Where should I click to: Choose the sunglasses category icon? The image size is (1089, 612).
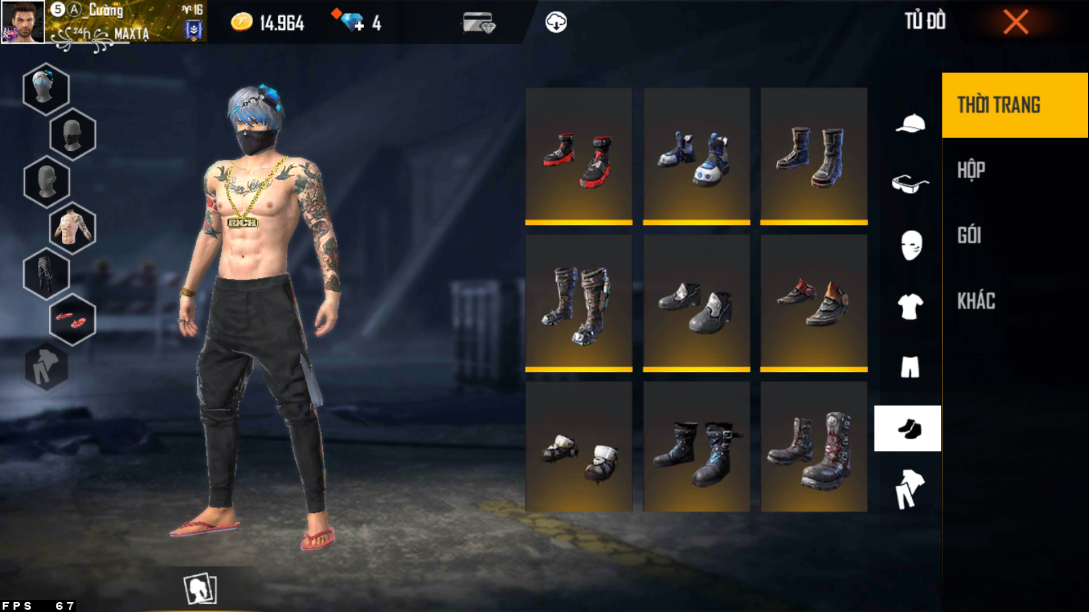[909, 184]
